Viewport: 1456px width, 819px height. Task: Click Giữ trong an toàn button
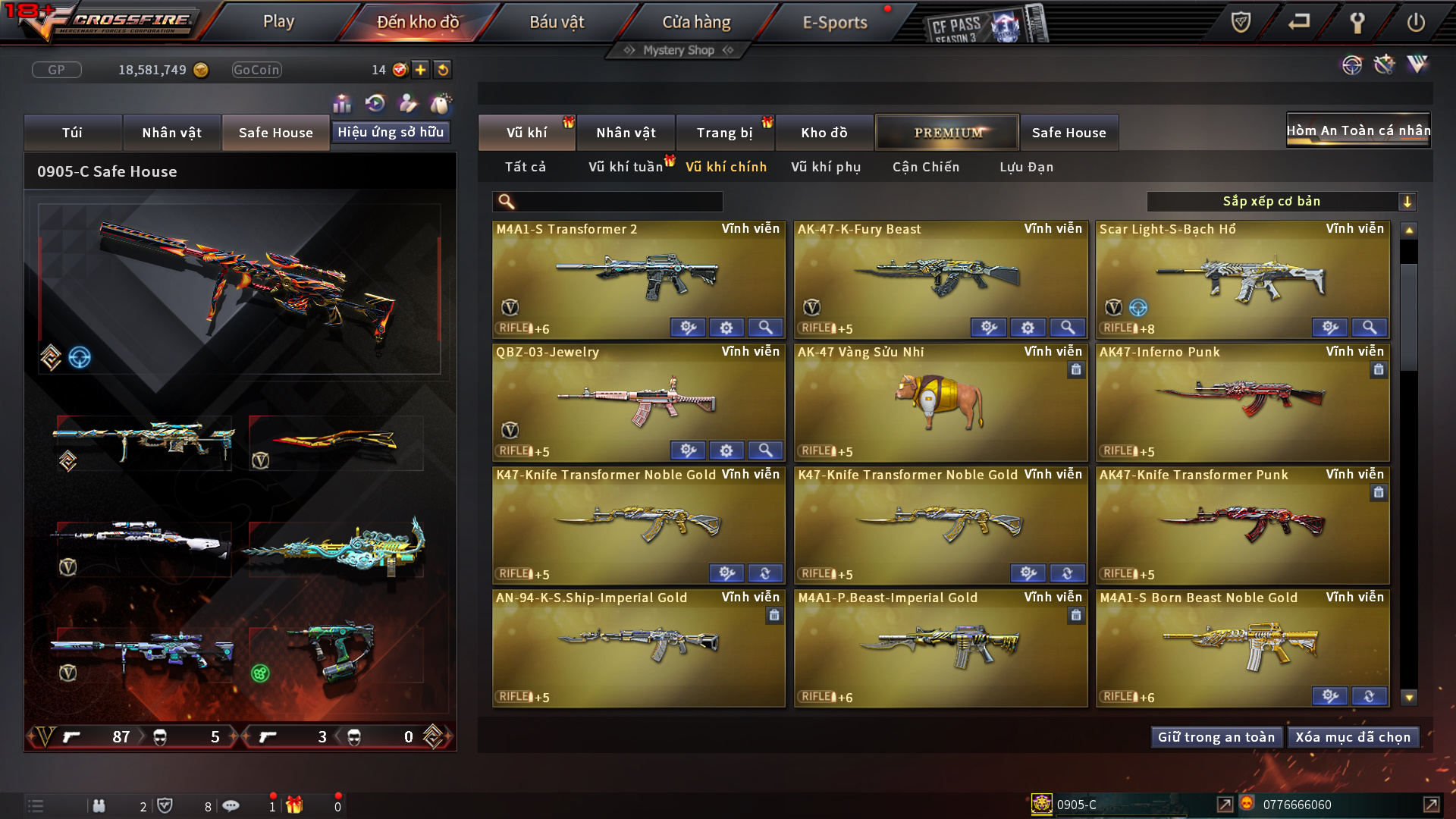(1216, 737)
